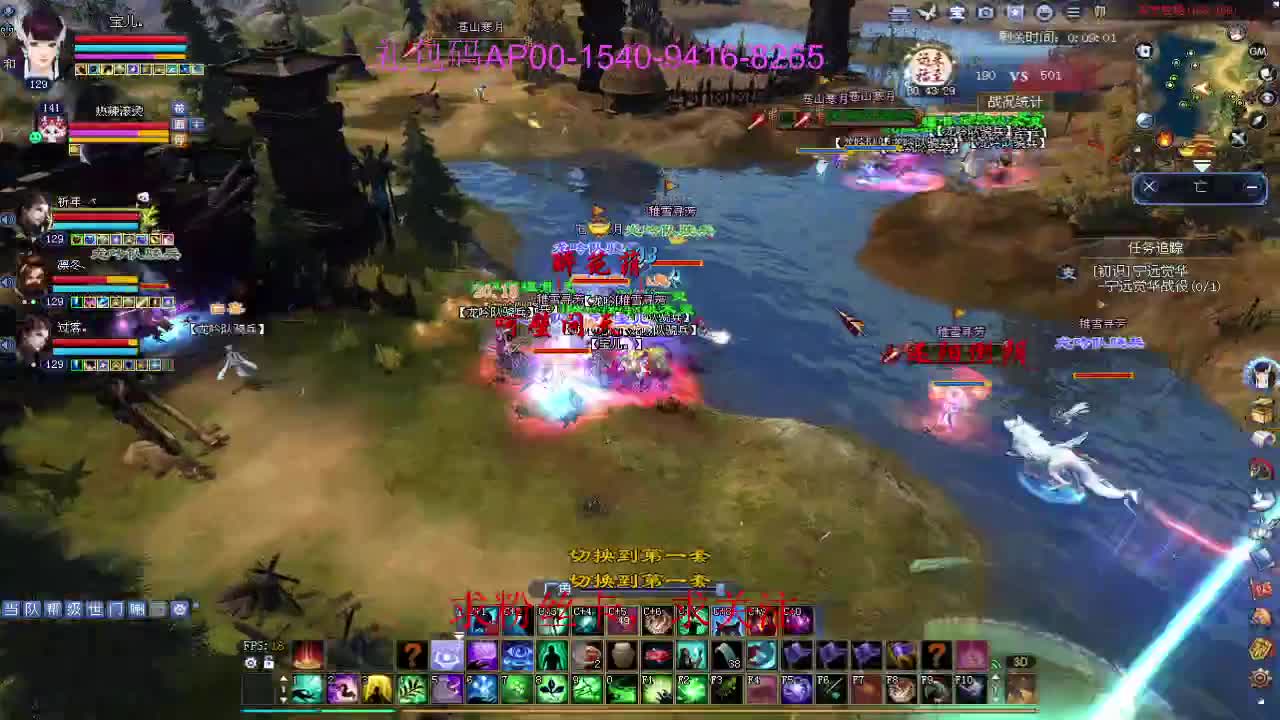Open settings via gear icon near FPS counter
The image size is (1280, 720).
pos(250,663)
